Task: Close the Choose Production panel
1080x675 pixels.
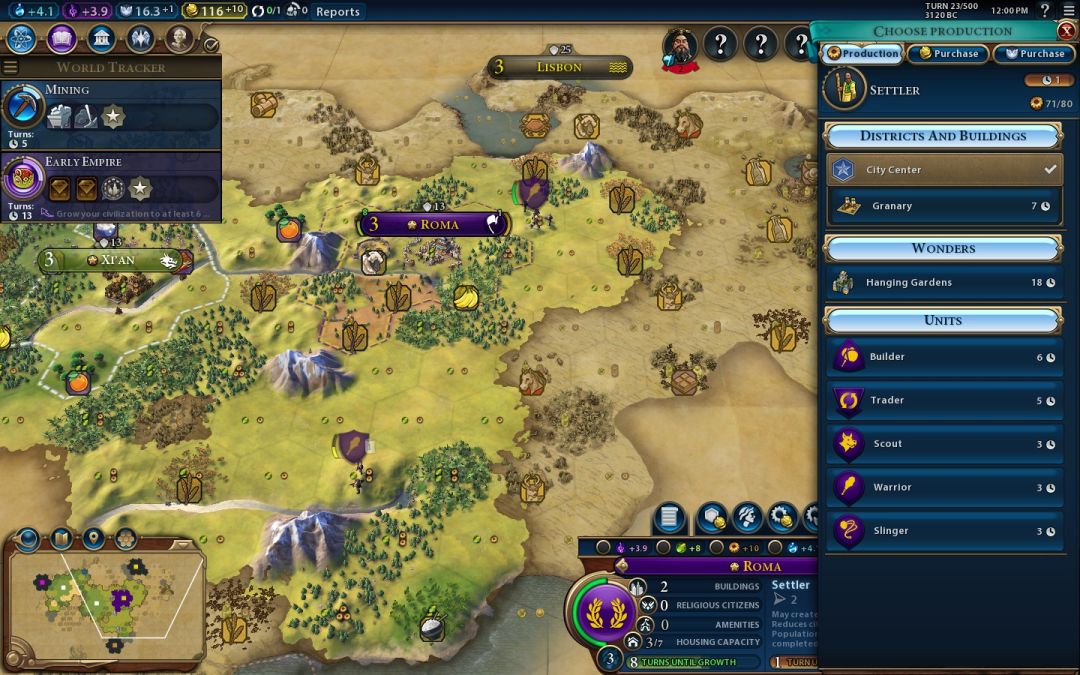Action: click(1066, 31)
